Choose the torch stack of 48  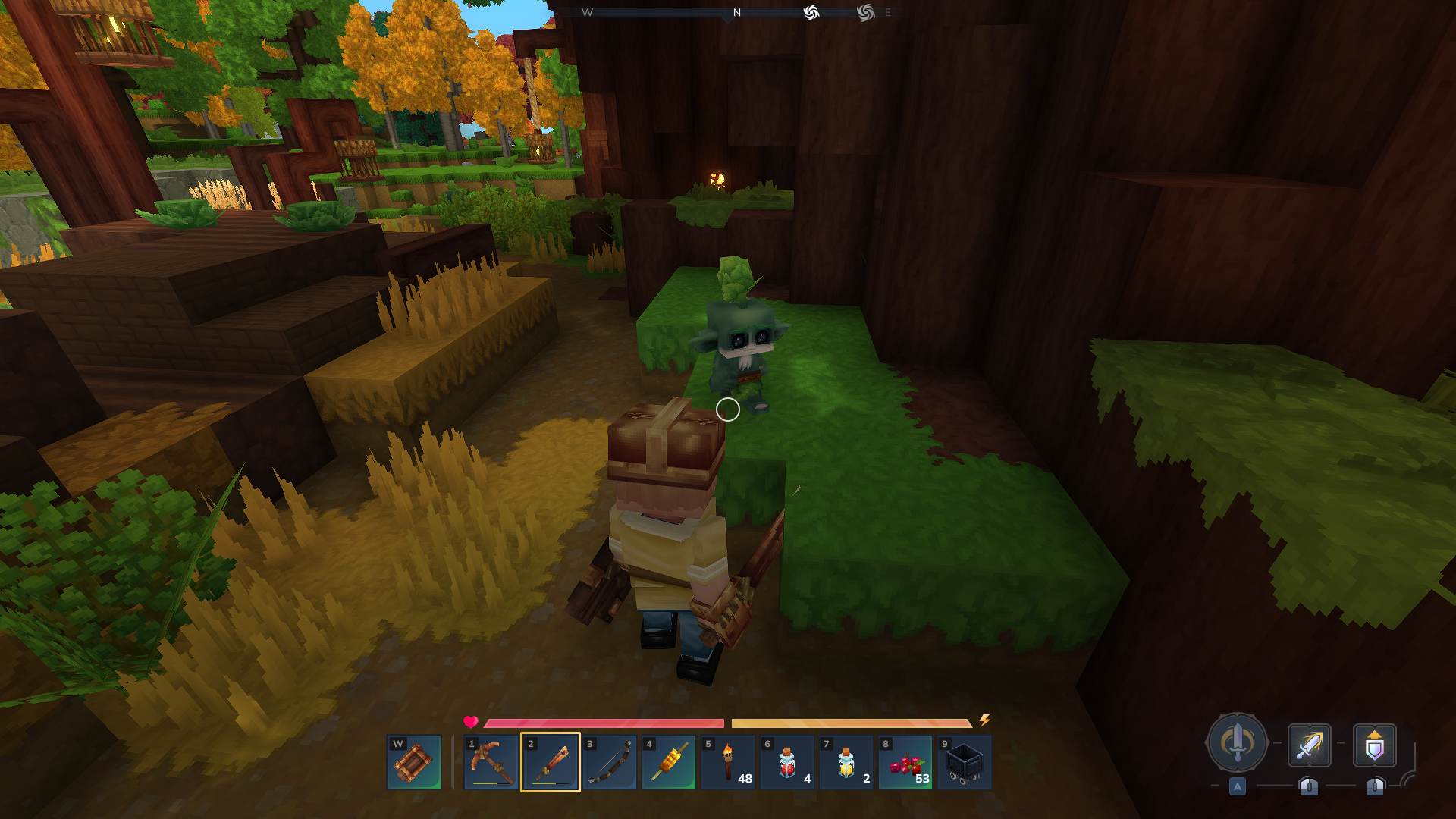click(728, 761)
